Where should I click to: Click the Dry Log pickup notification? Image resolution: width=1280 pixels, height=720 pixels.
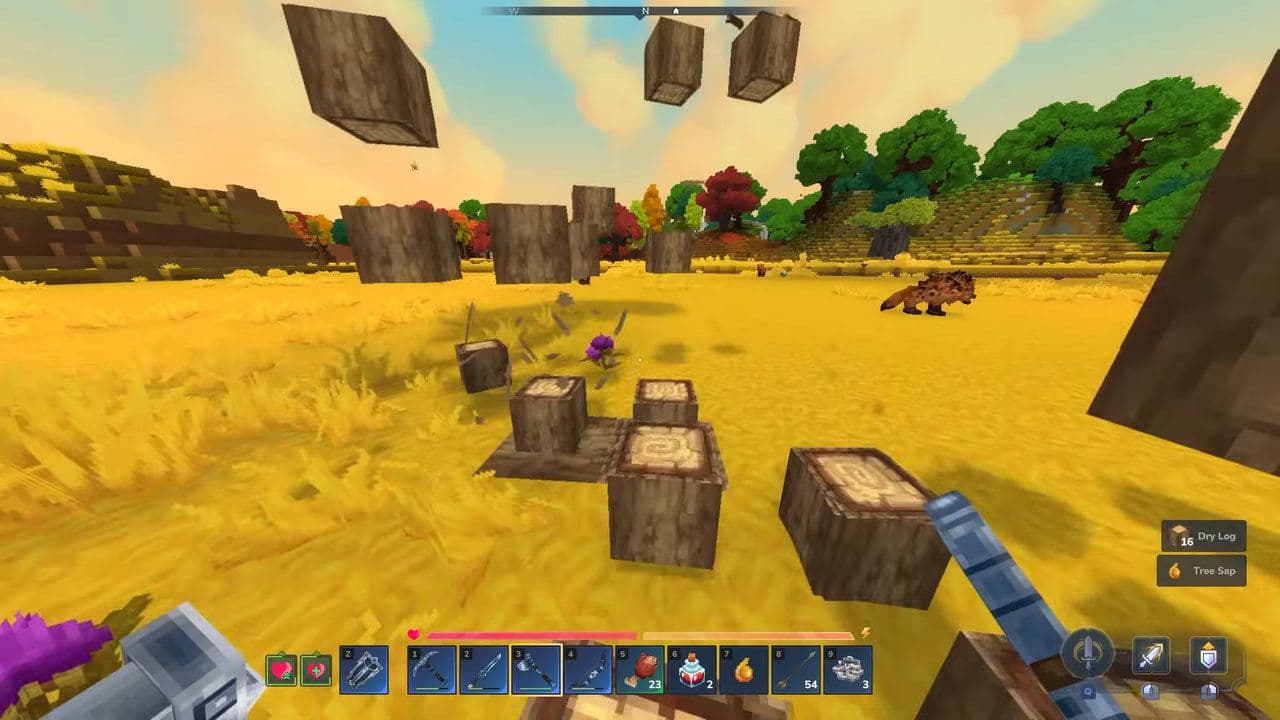pyautogui.click(x=1205, y=537)
